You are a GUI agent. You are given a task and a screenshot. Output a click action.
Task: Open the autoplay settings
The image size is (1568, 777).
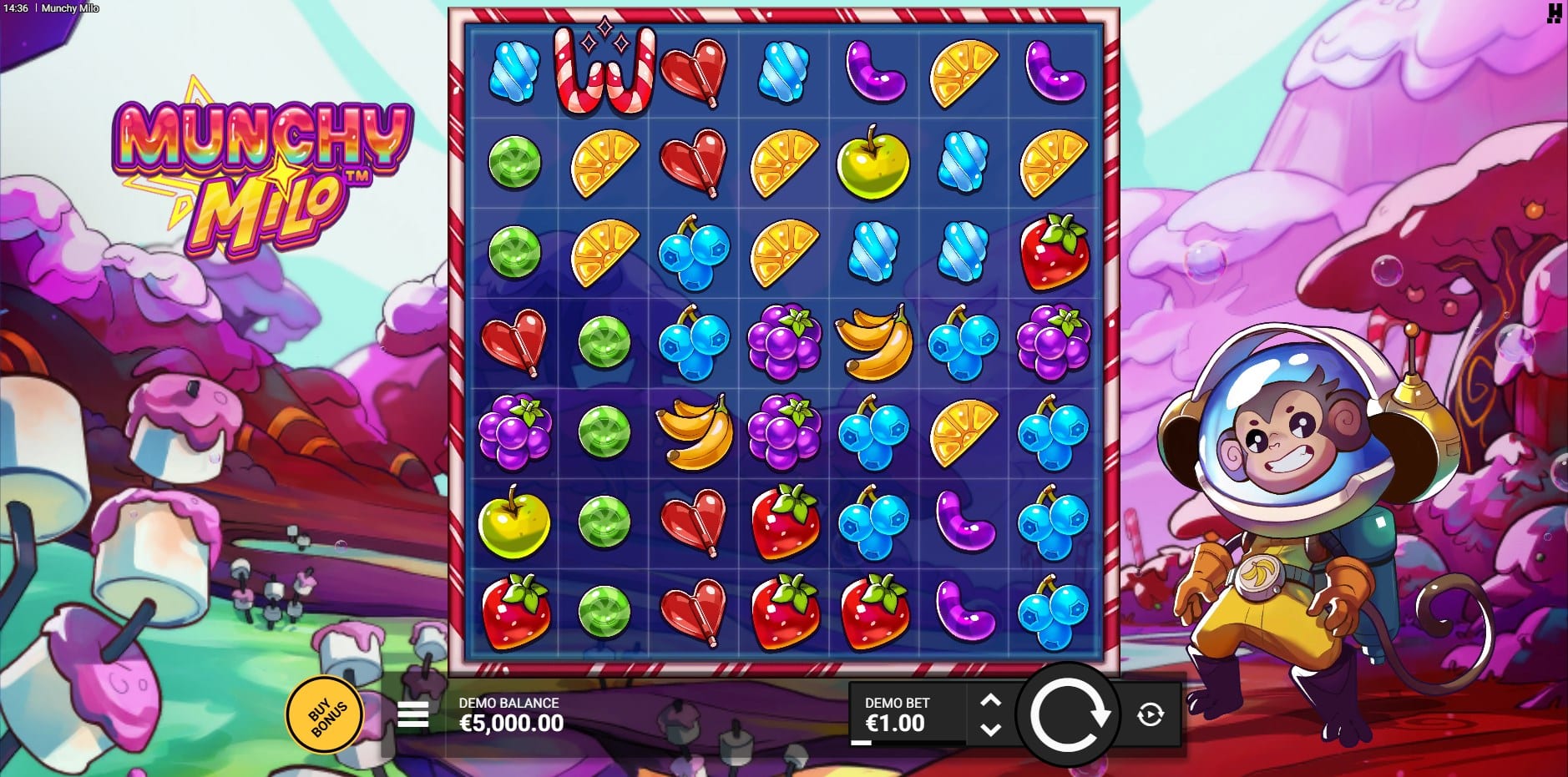1151,714
